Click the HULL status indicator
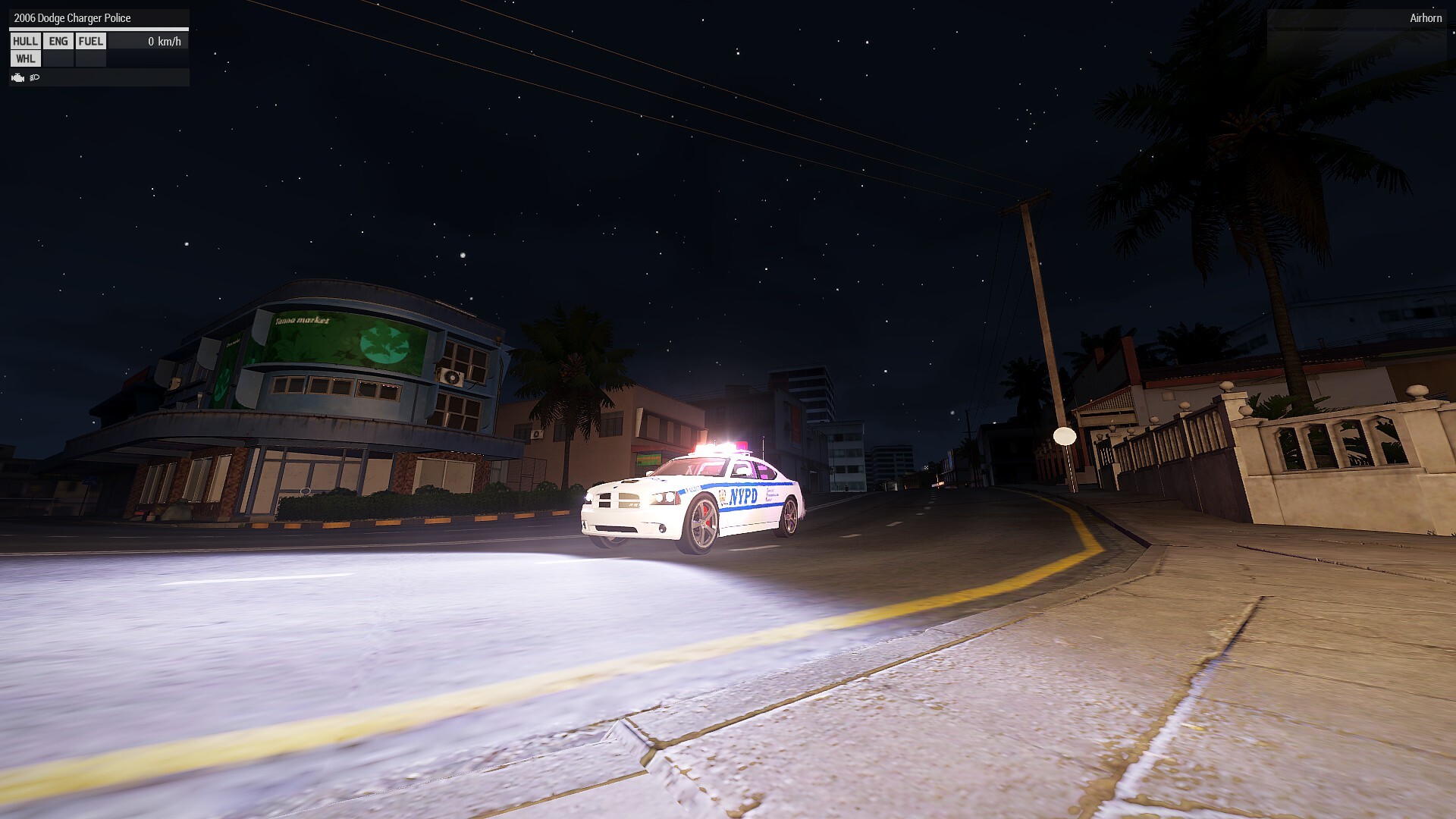 click(x=25, y=41)
